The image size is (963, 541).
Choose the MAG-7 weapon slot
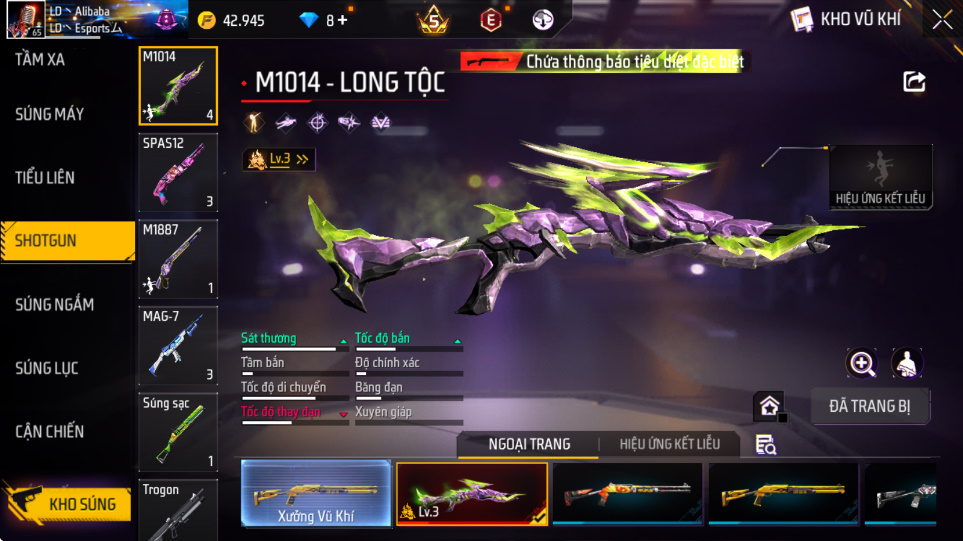click(178, 345)
